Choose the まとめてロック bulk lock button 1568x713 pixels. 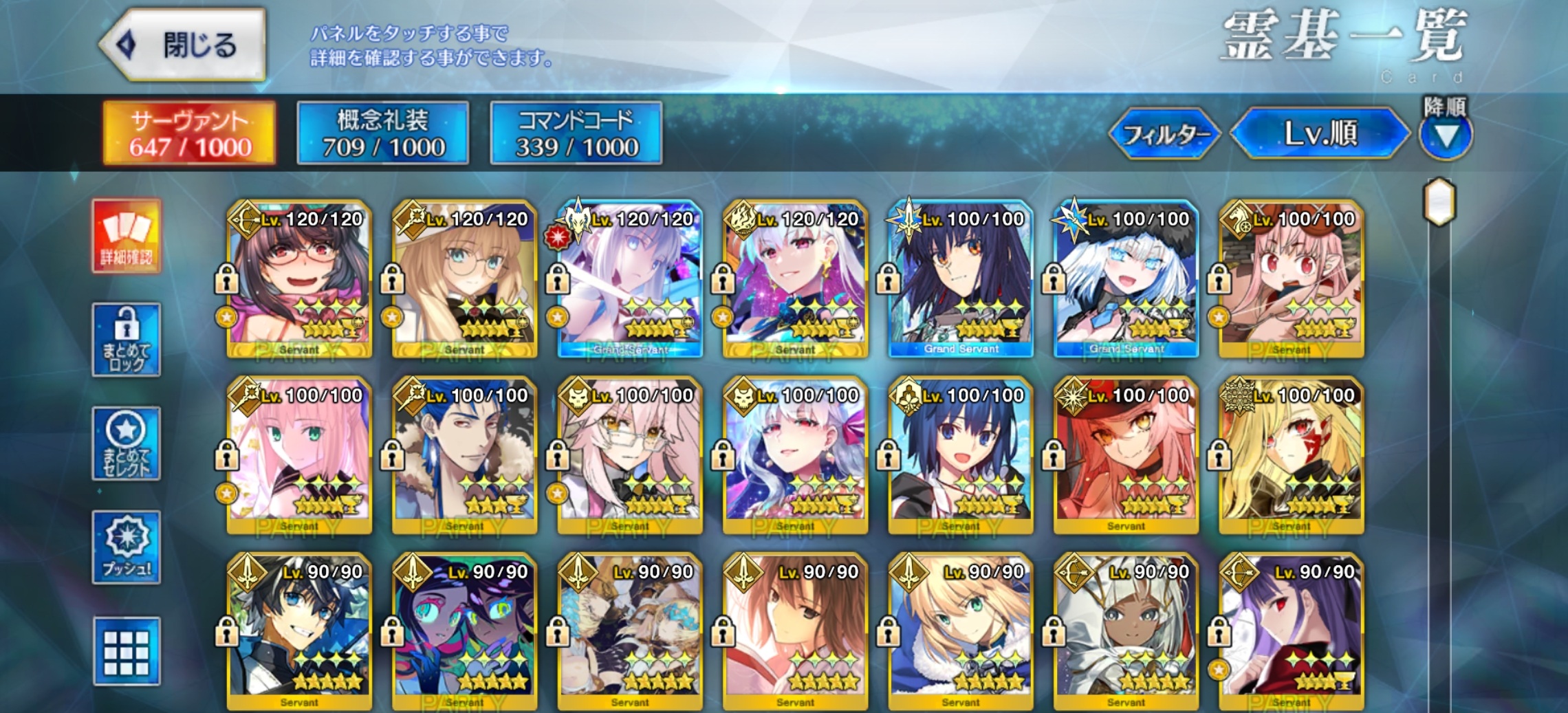127,340
